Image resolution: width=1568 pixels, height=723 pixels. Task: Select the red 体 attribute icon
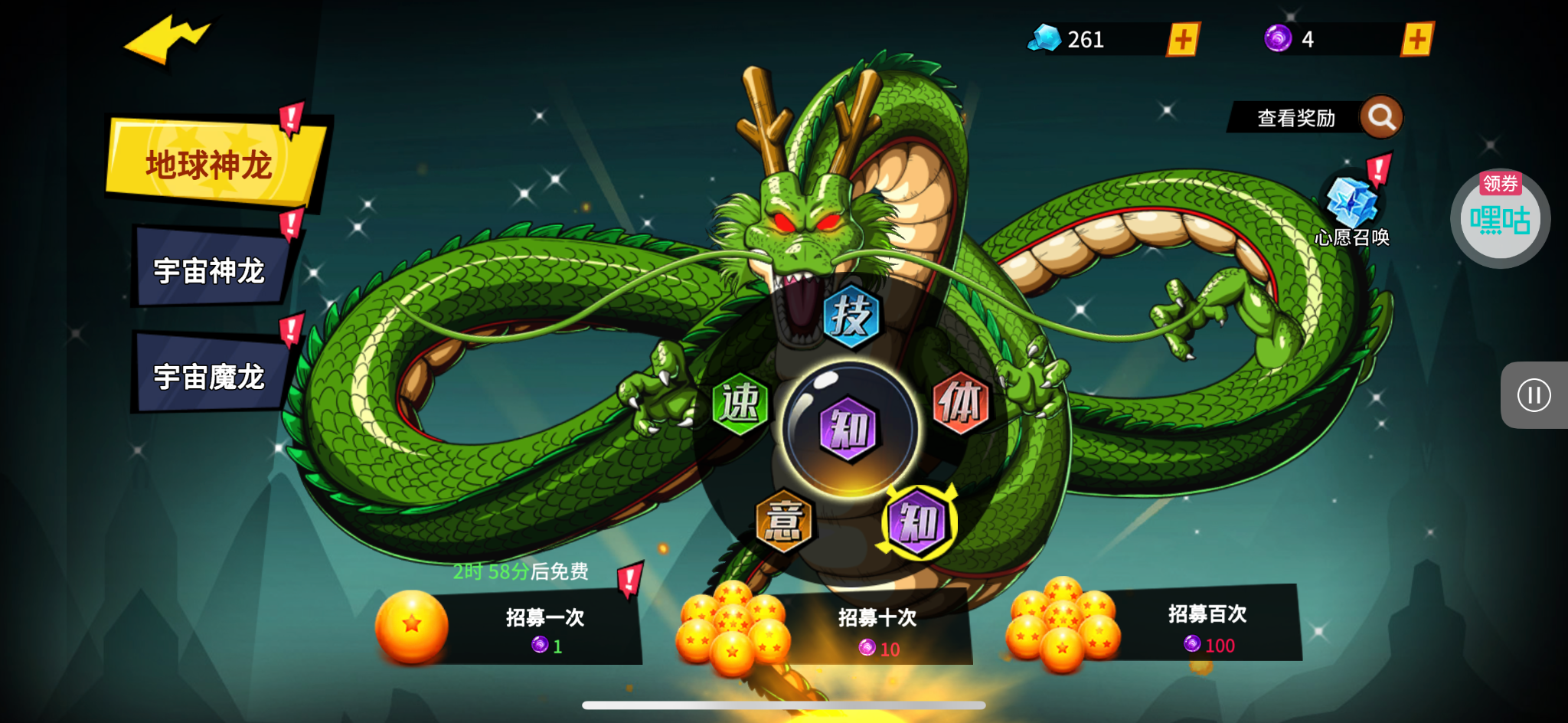click(961, 402)
